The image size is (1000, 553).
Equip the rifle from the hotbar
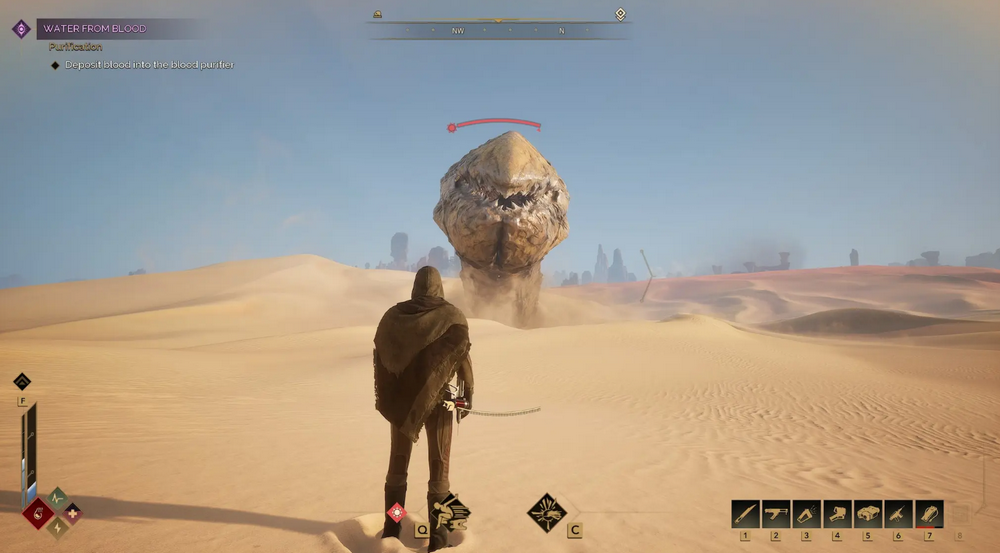tap(776, 514)
